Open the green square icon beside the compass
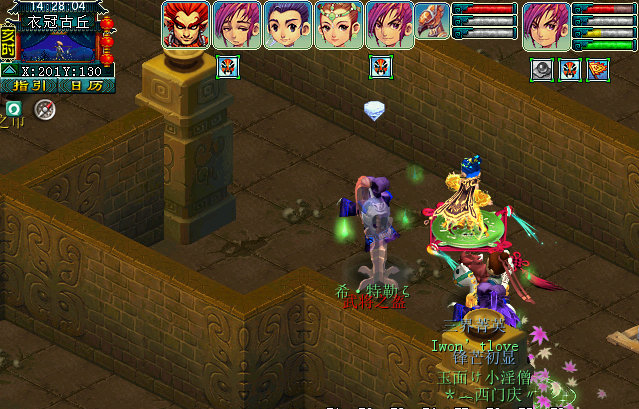Viewport: 639px width, 409px height. pyautogui.click(x=14, y=108)
